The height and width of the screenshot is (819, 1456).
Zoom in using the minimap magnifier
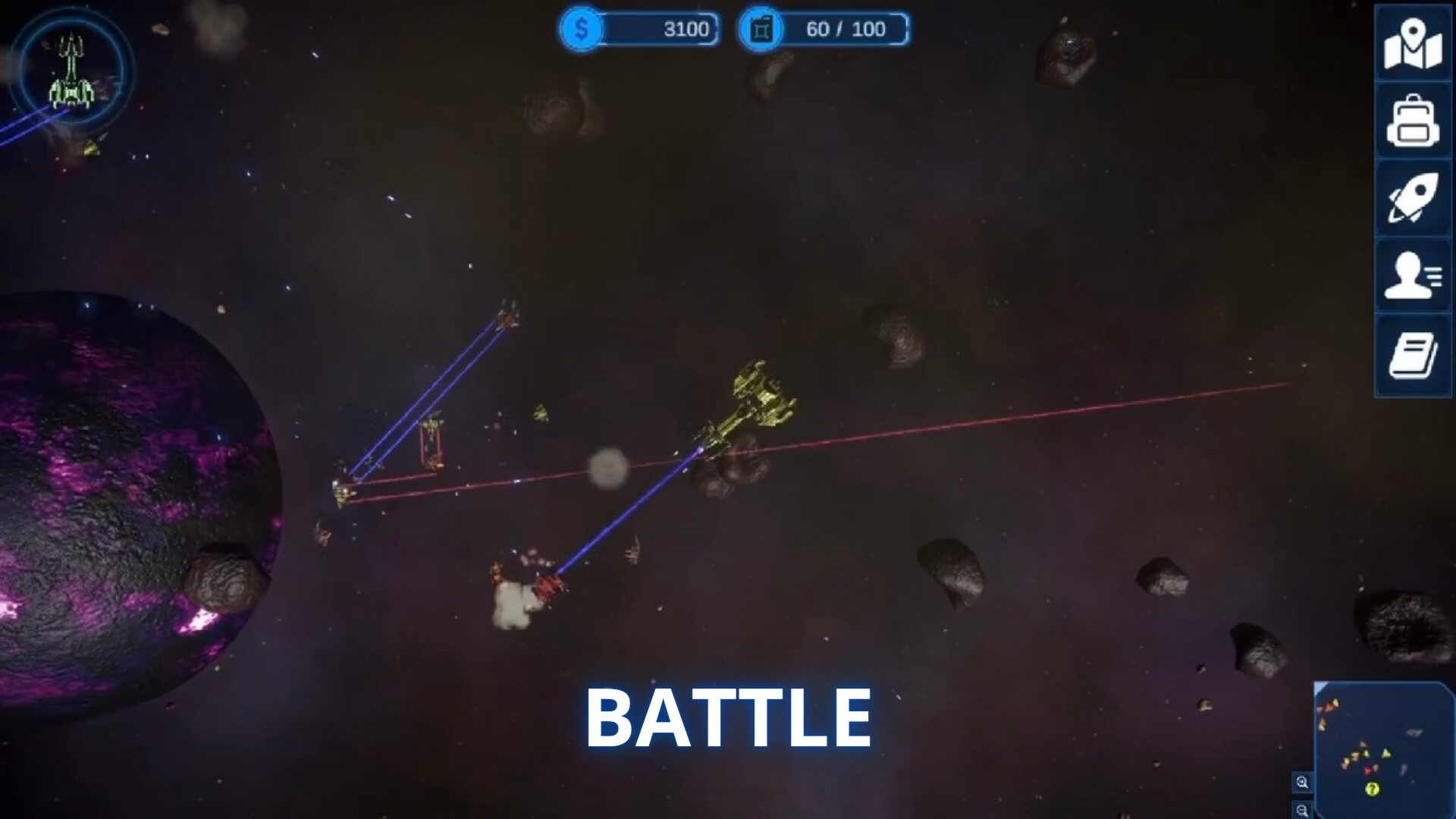1301,783
